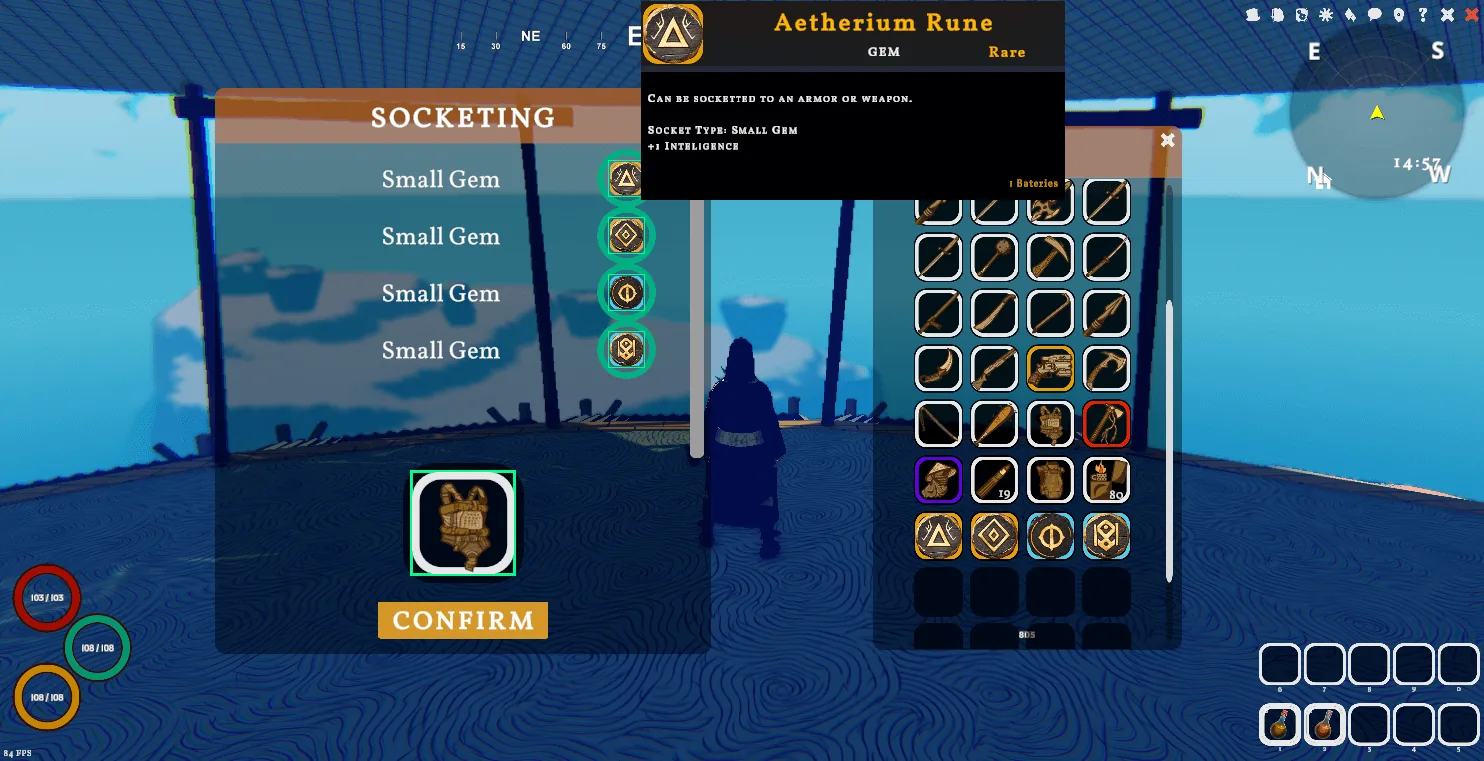Select the vest armor in the socketing slot

463,523
